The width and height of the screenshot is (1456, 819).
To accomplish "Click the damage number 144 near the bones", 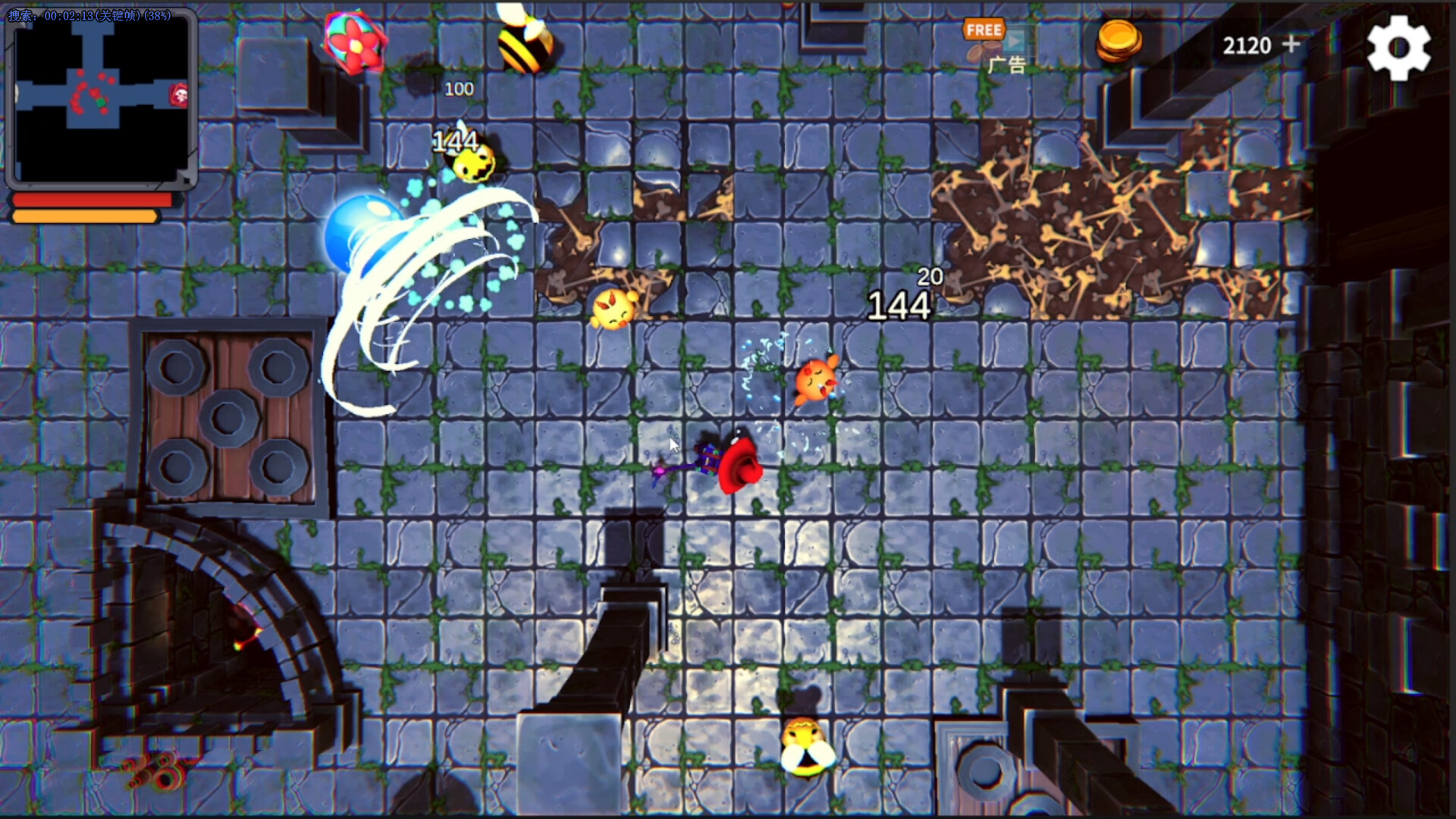I will [x=899, y=306].
